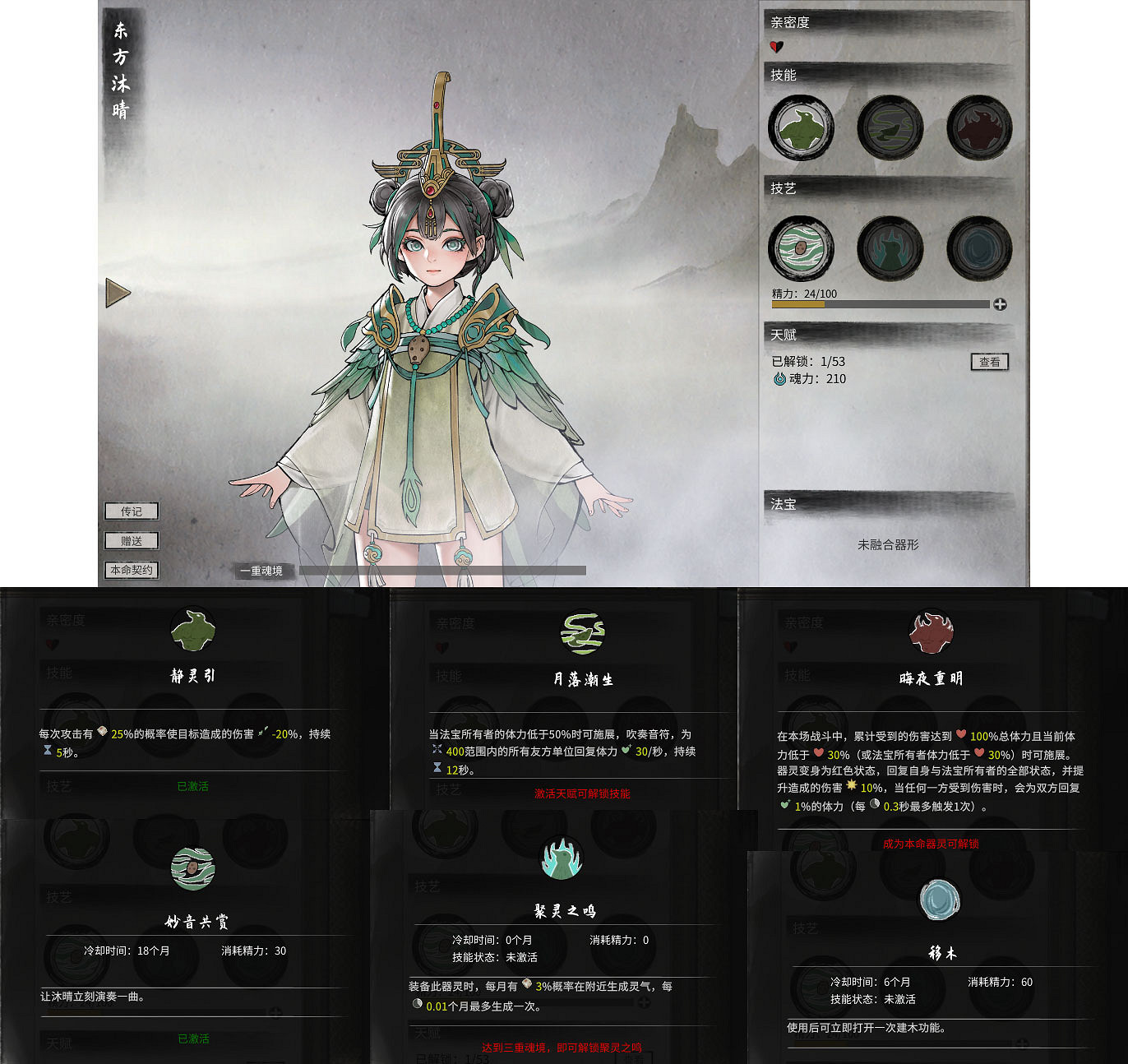Click the 查看 button beside 已解锁 1/53
Viewport: 1128px width, 1064px height.
tap(990, 362)
